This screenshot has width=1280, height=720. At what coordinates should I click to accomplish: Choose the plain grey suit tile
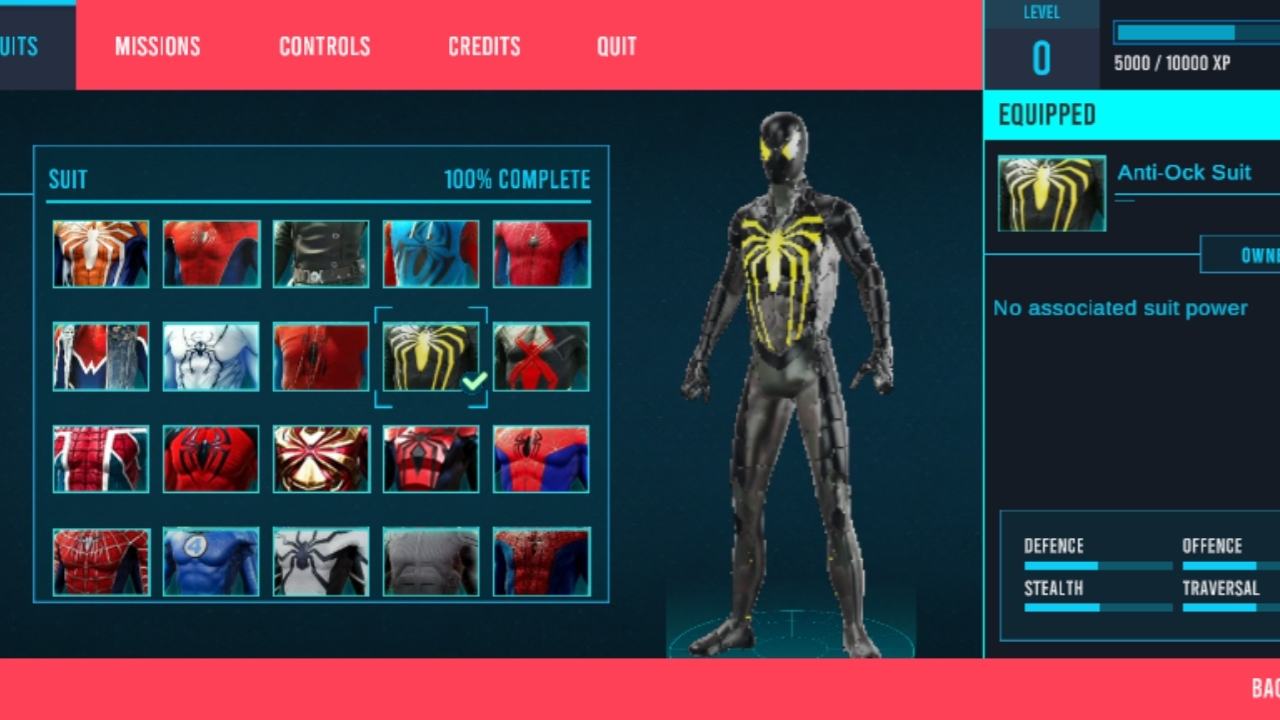[x=431, y=562]
